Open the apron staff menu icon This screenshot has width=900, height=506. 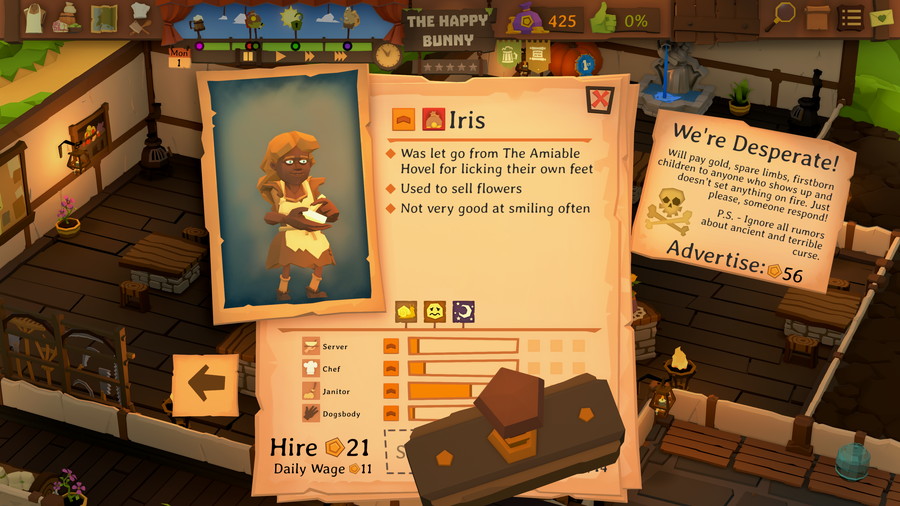click(34, 18)
